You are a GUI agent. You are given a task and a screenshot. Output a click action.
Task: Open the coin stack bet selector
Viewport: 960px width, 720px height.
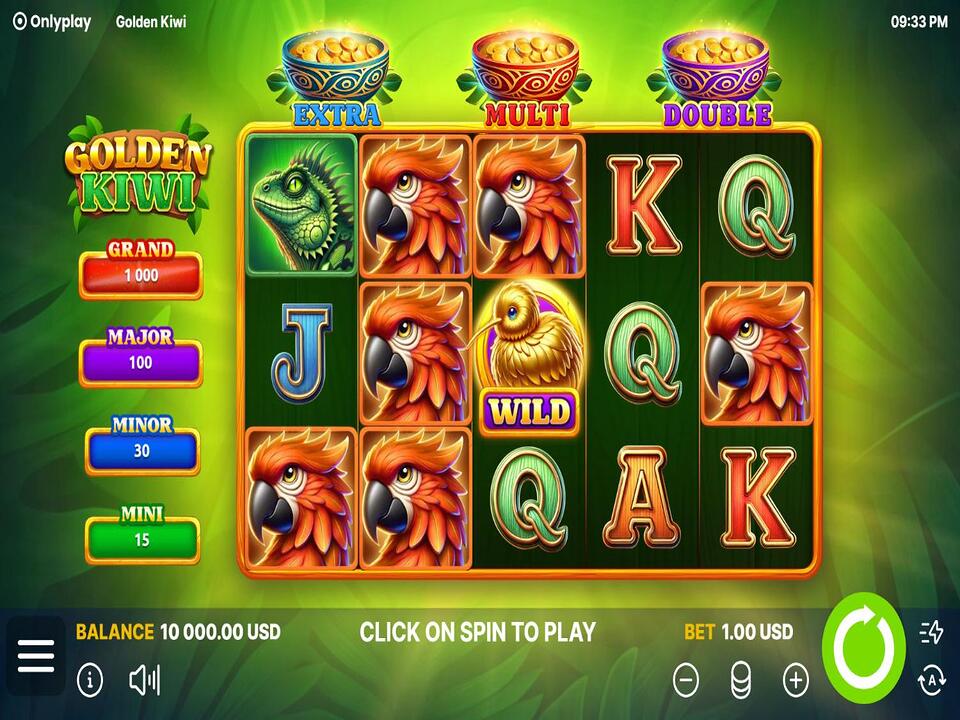(741, 681)
